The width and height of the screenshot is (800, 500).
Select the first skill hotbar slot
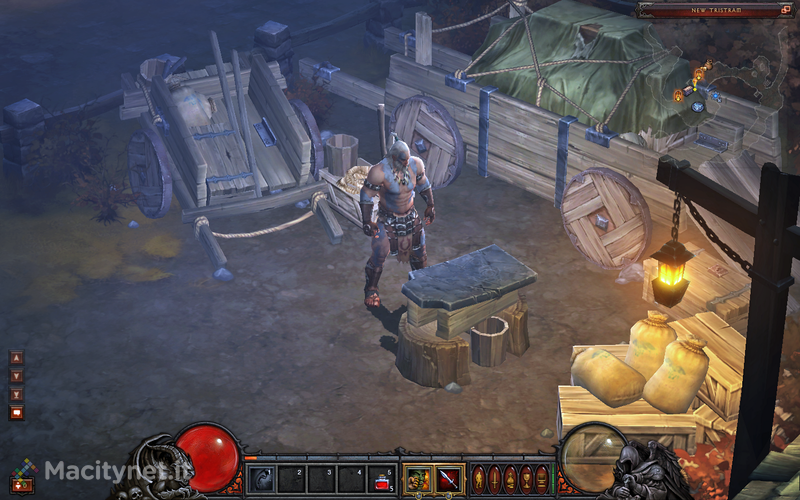tap(261, 480)
